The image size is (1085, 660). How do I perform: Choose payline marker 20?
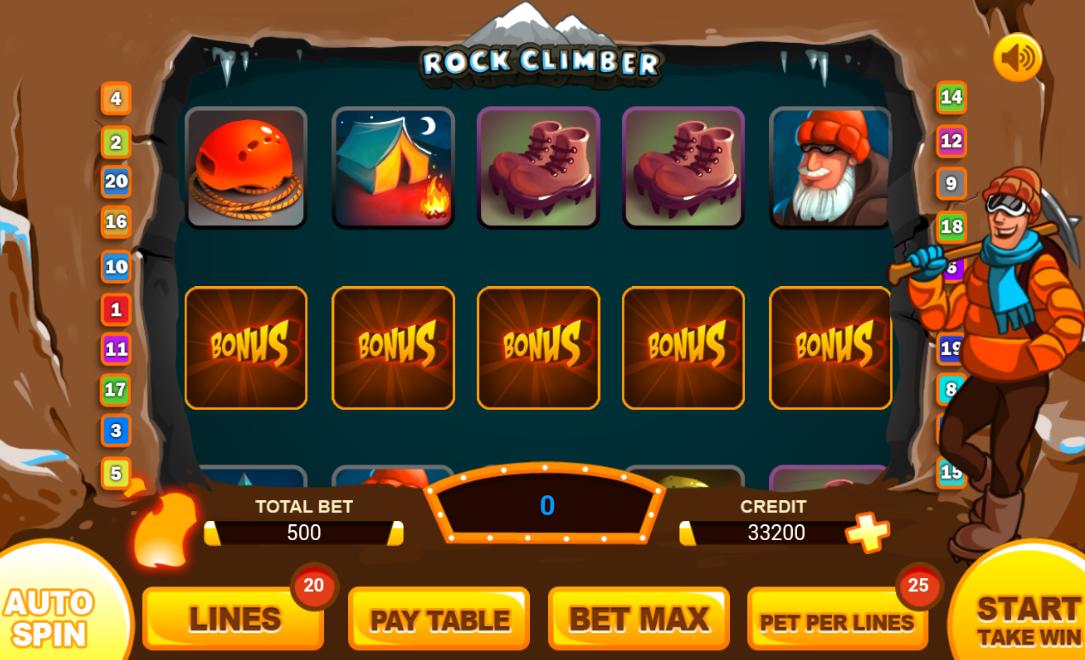116,181
